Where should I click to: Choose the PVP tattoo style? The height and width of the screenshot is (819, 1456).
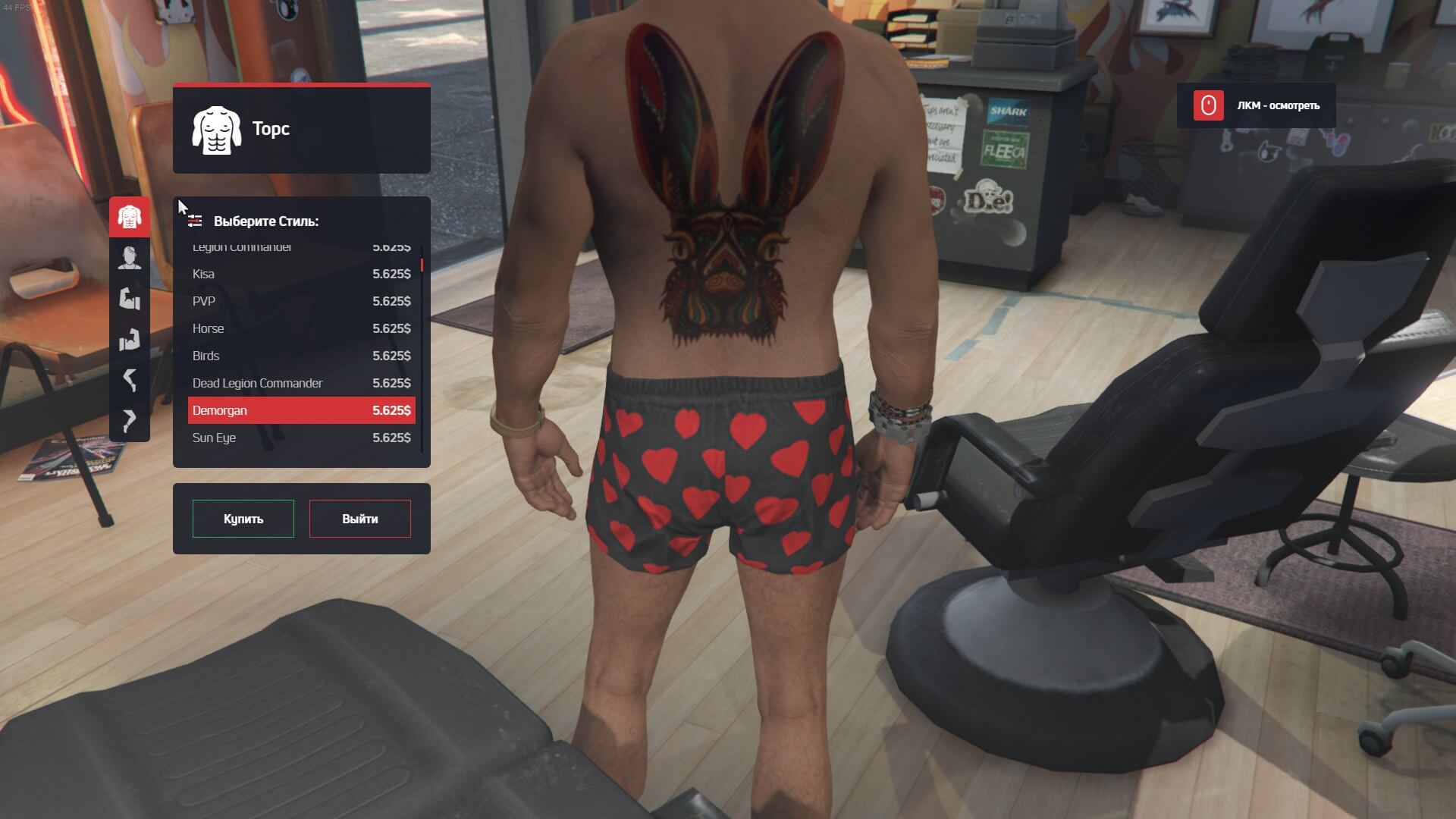click(x=301, y=301)
